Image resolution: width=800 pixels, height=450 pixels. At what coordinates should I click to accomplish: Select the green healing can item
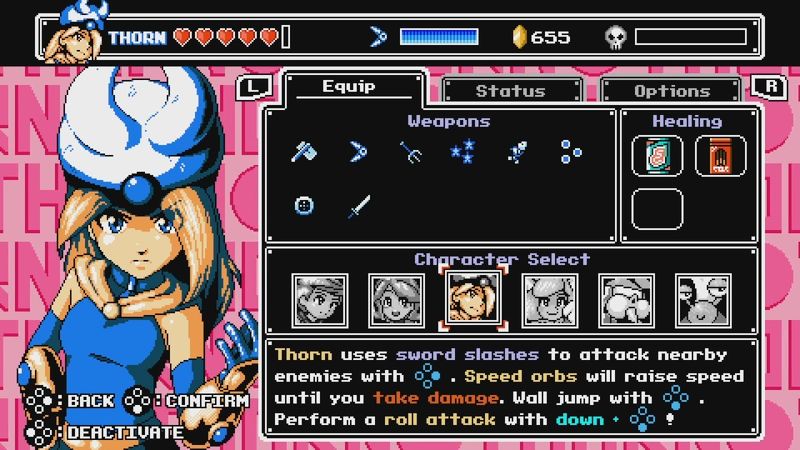[658, 157]
